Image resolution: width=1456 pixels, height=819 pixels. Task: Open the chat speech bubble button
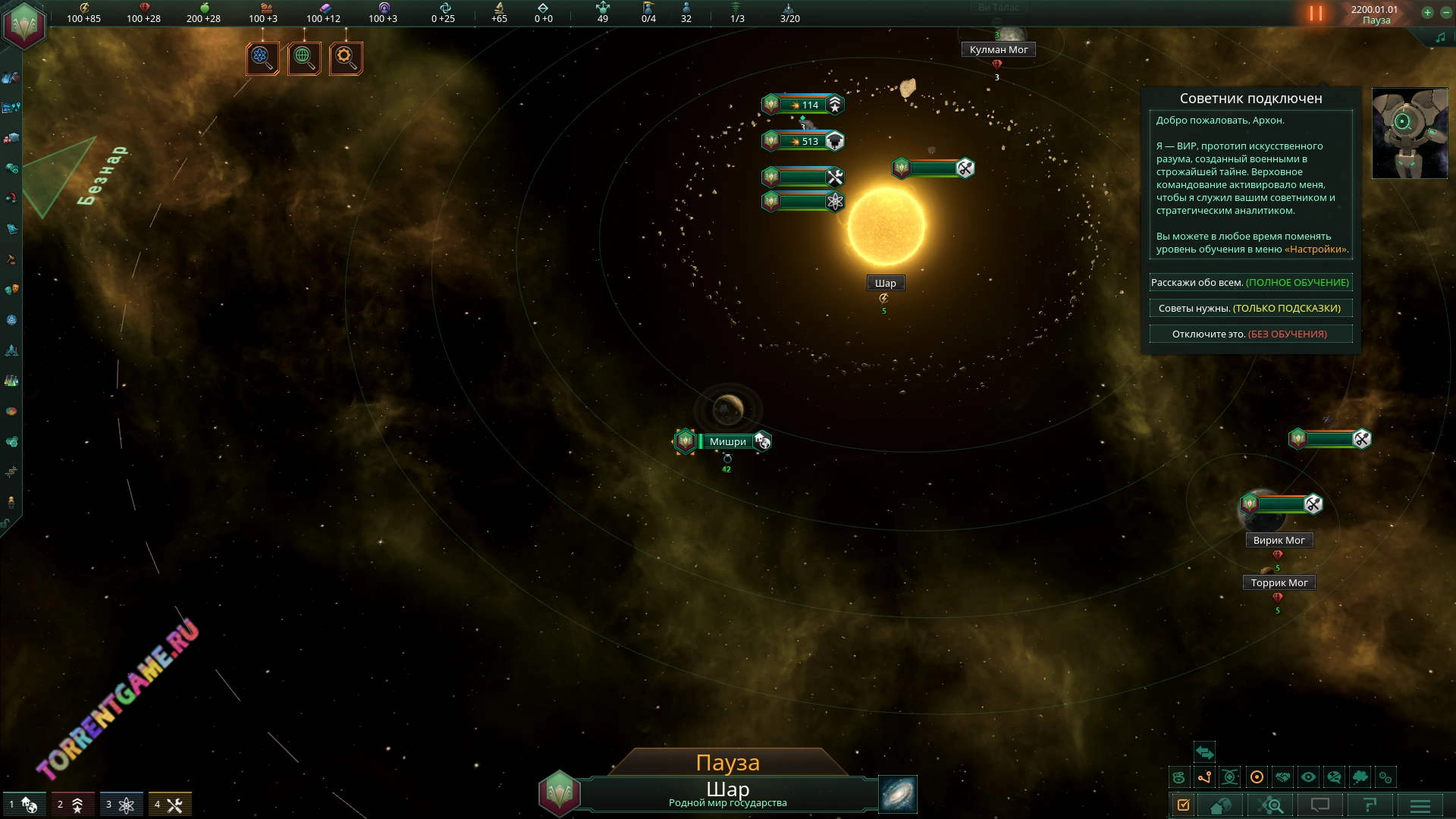click(1320, 805)
